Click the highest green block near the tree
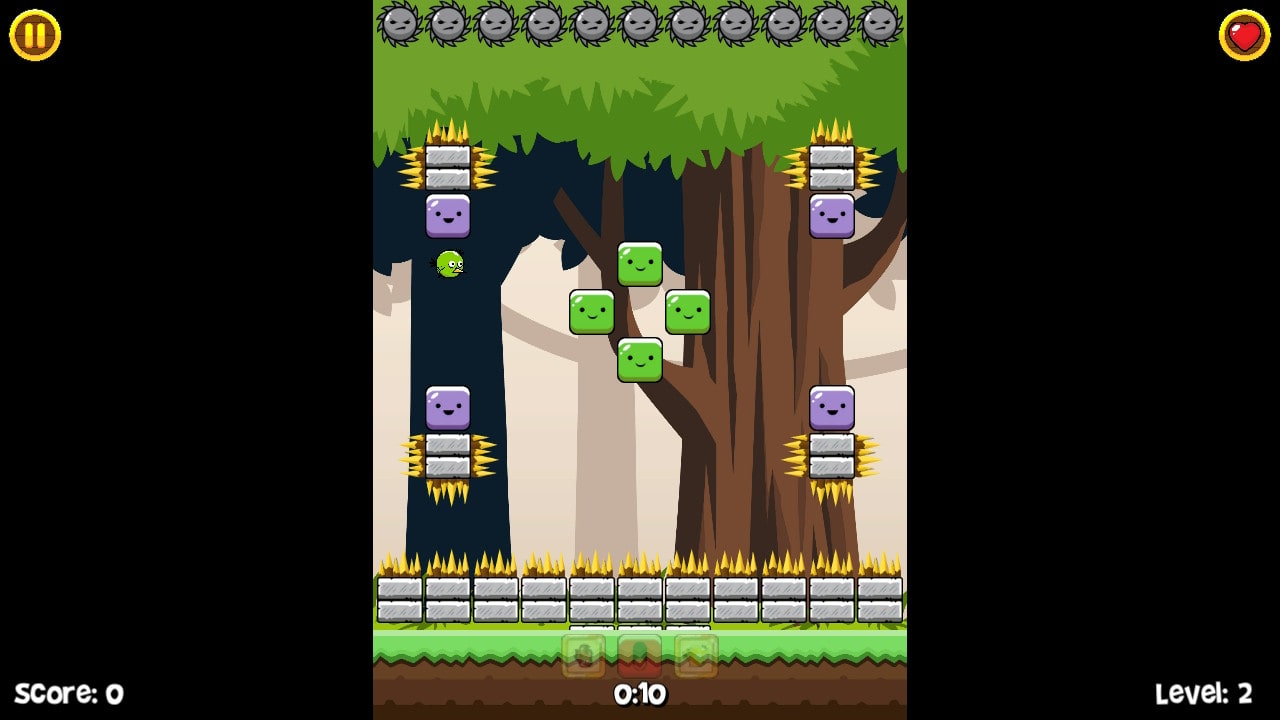Viewport: 1280px width, 720px height. point(641,264)
